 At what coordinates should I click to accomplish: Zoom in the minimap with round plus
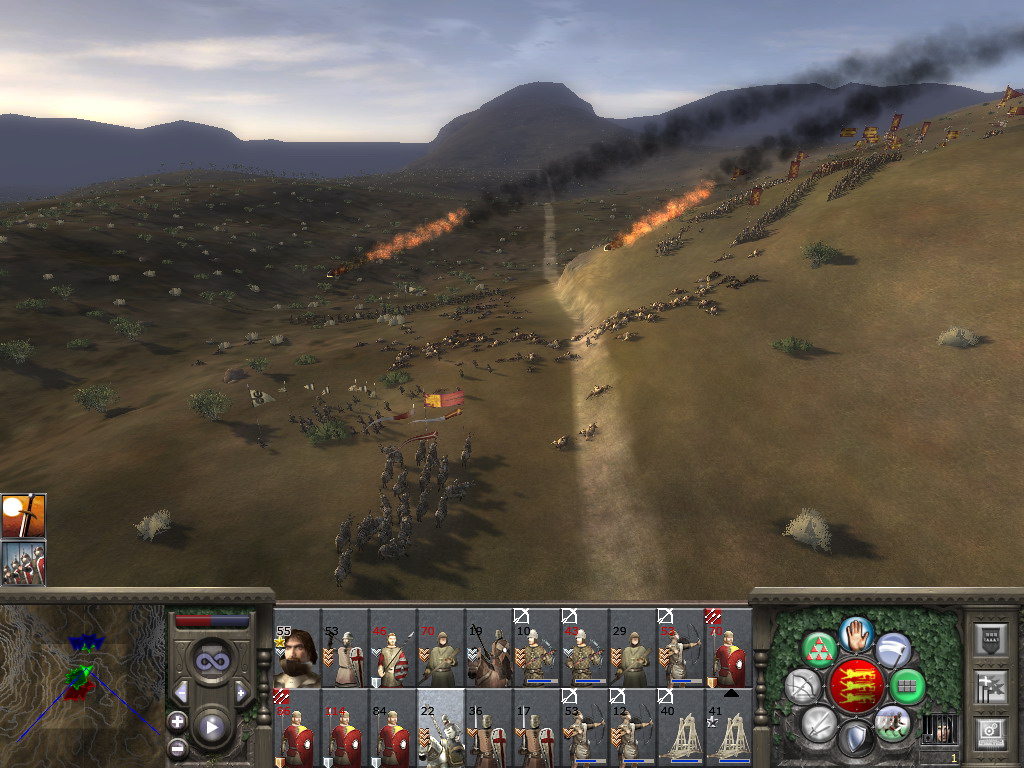click(x=177, y=721)
